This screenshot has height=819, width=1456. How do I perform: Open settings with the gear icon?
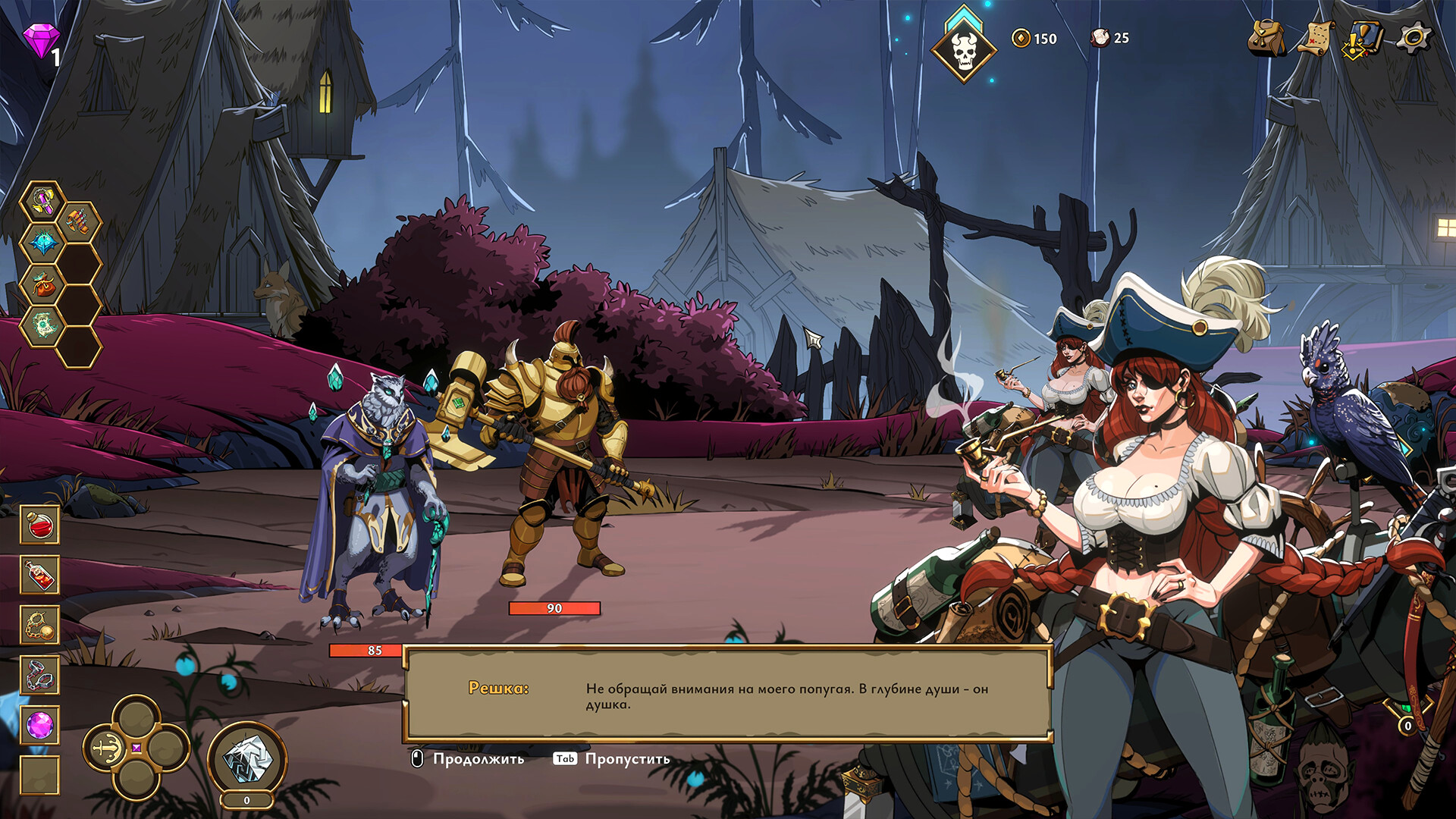(x=1414, y=38)
